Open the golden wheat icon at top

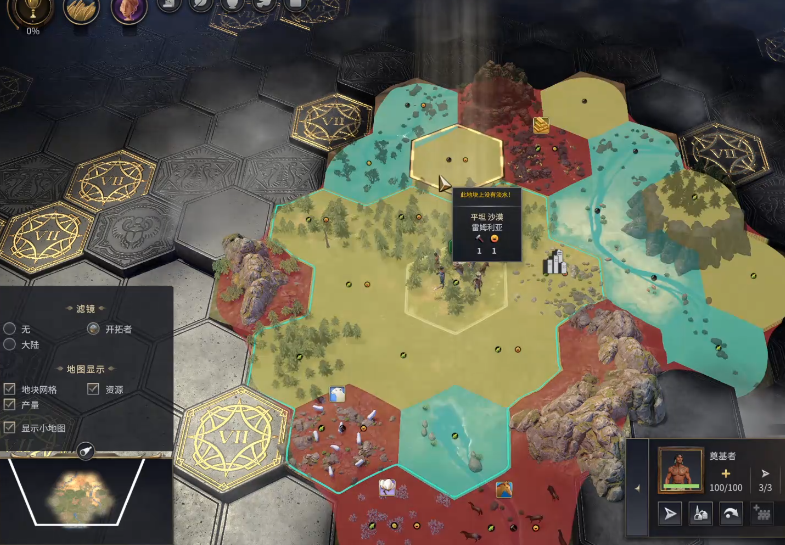82,10
